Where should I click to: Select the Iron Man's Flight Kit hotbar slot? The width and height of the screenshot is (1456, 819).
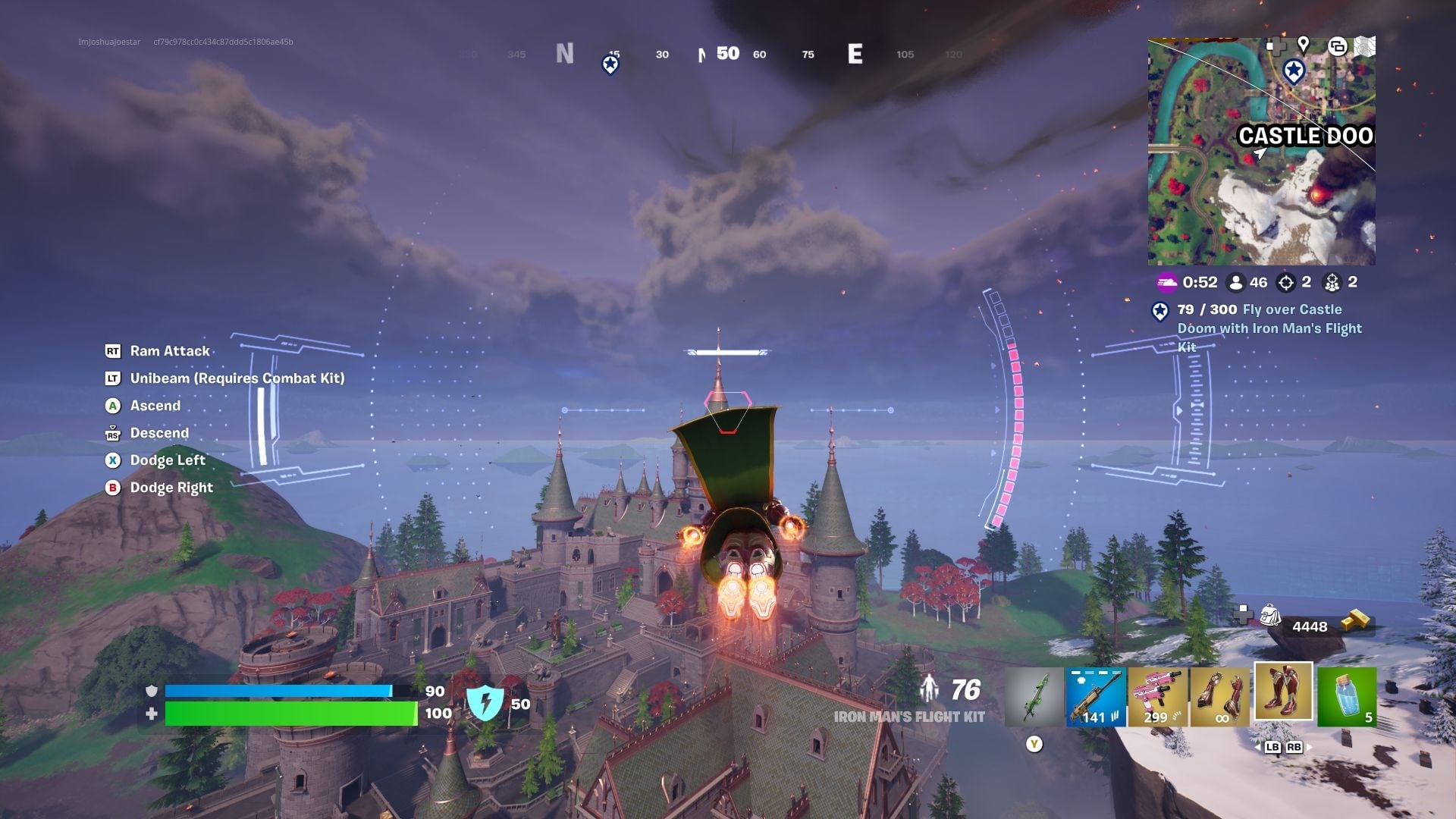1283,692
